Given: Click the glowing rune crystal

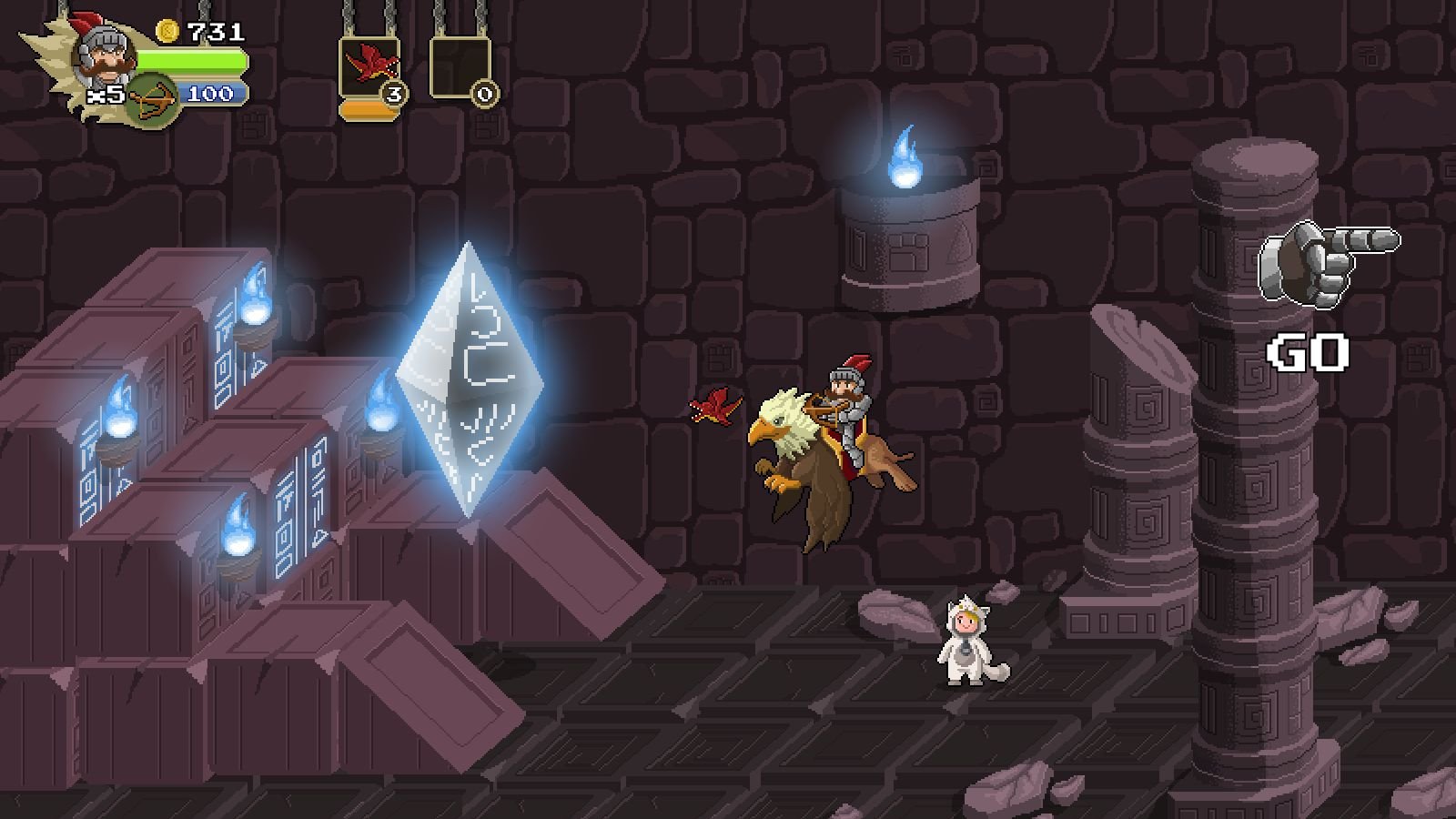Looking at the screenshot, I should pos(470,382).
